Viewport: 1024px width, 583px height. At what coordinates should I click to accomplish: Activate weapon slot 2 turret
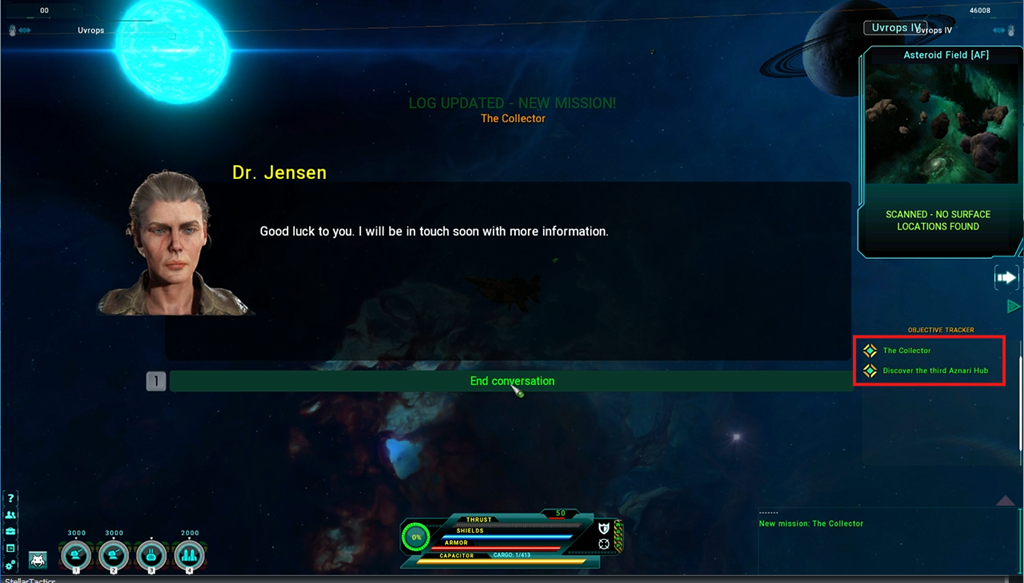tap(114, 555)
